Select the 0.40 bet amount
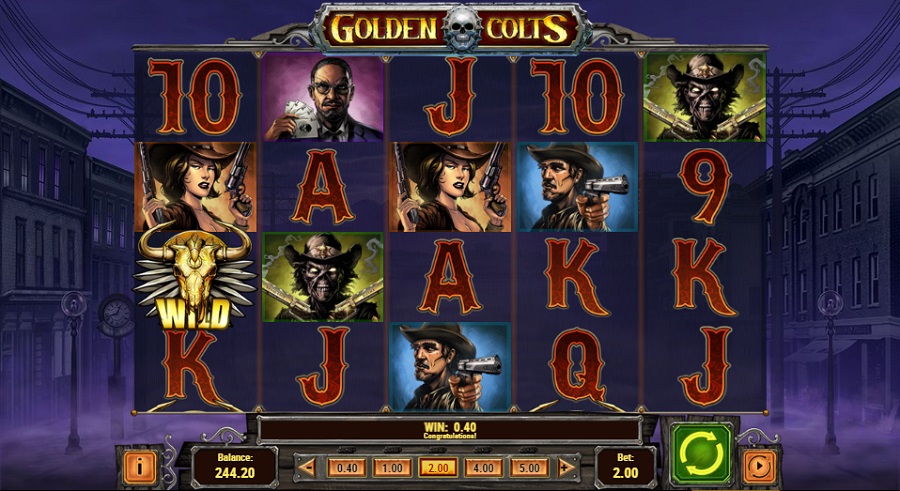The height and width of the screenshot is (491, 900). pos(347,467)
